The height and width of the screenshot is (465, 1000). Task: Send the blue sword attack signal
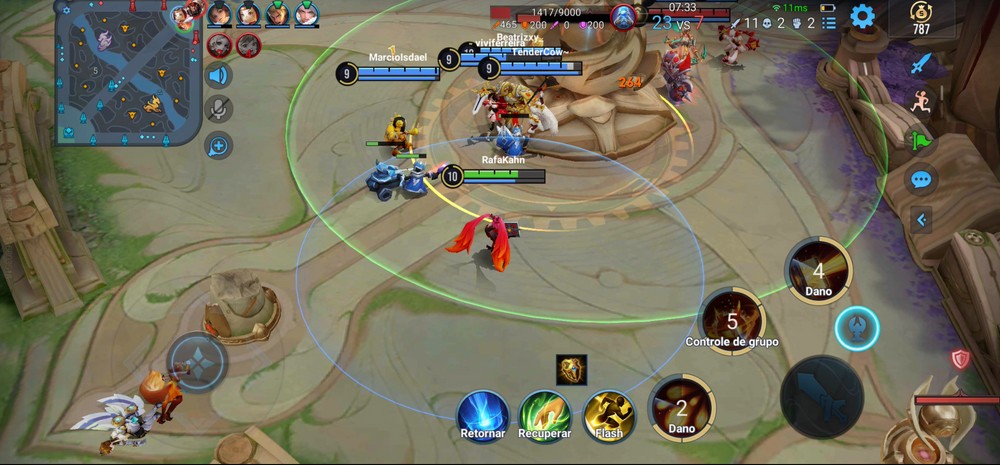click(x=921, y=63)
